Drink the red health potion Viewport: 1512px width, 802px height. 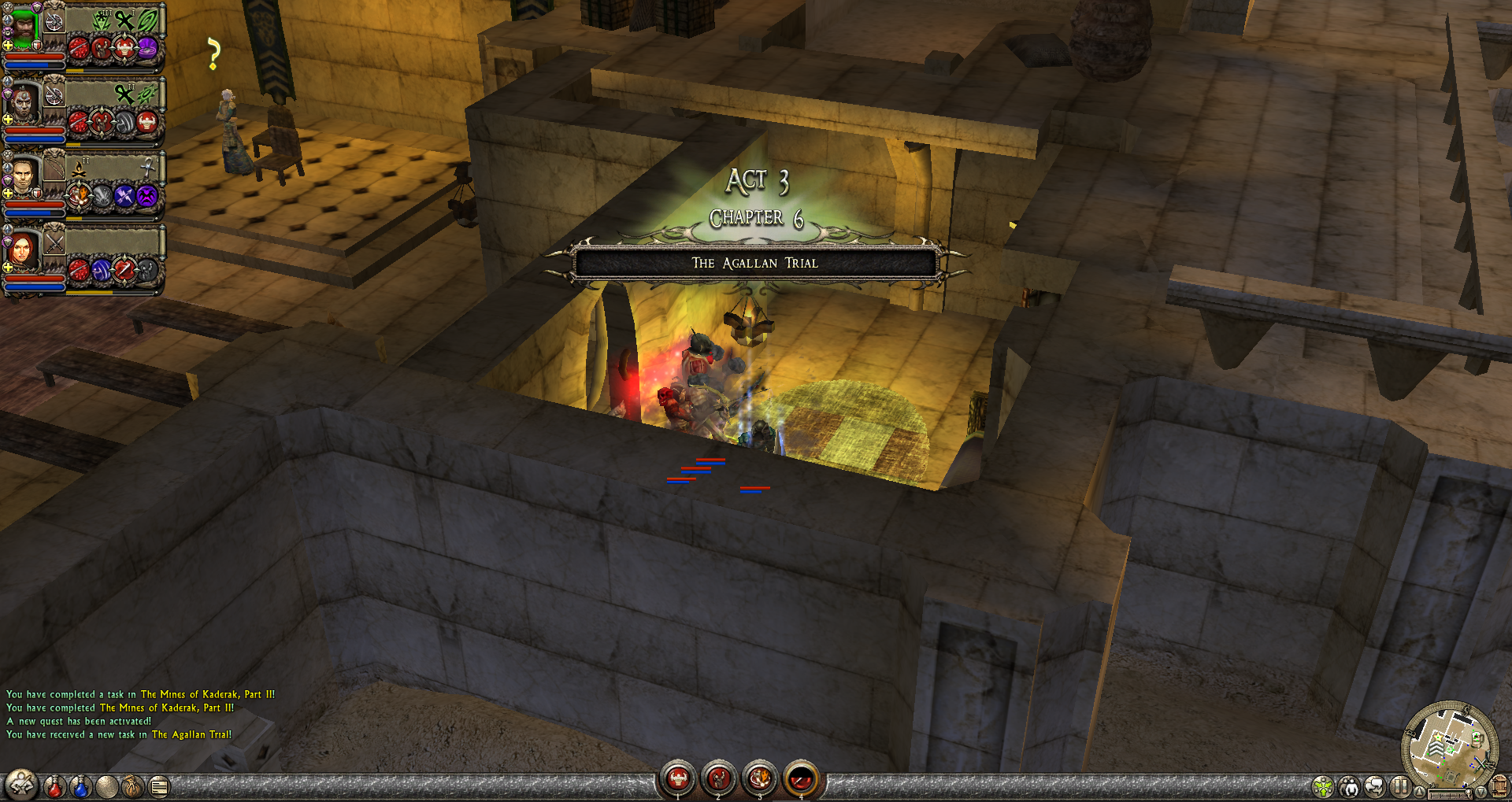pyautogui.click(x=54, y=785)
